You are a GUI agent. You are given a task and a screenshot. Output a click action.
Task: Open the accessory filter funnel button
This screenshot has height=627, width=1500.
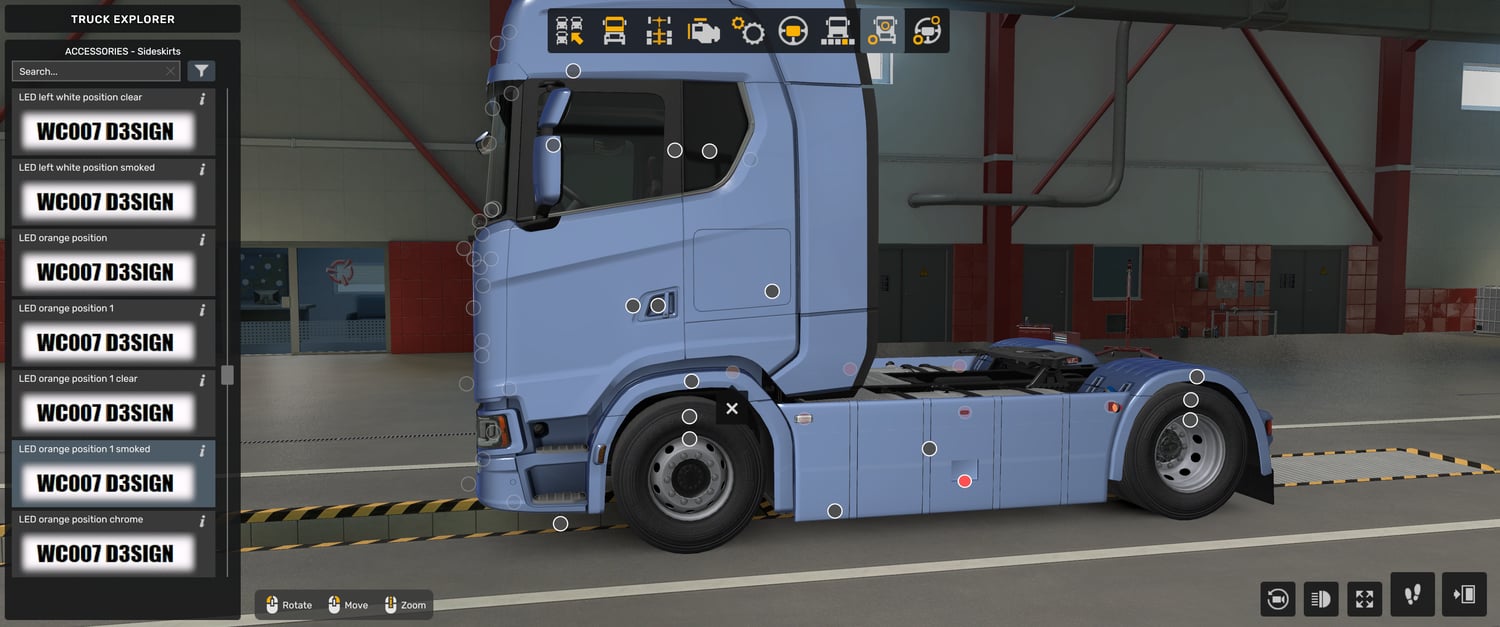tap(201, 71)
